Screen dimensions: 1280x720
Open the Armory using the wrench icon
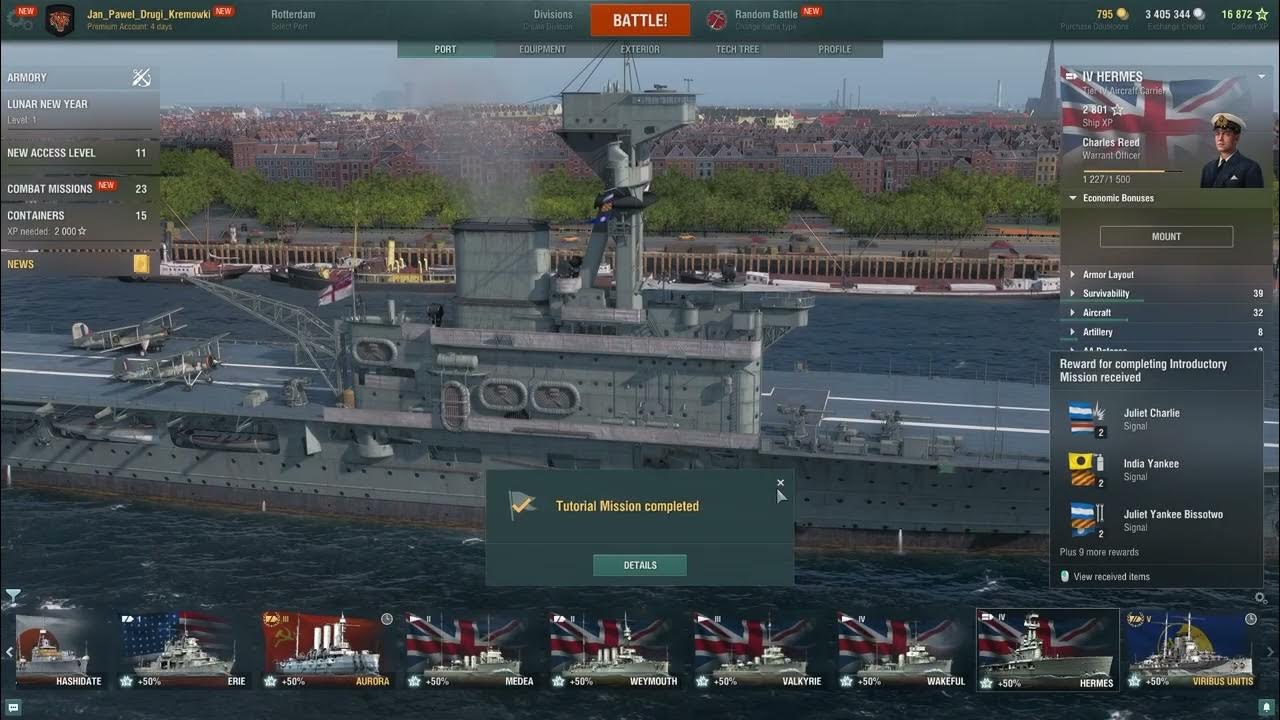[140, 77]
